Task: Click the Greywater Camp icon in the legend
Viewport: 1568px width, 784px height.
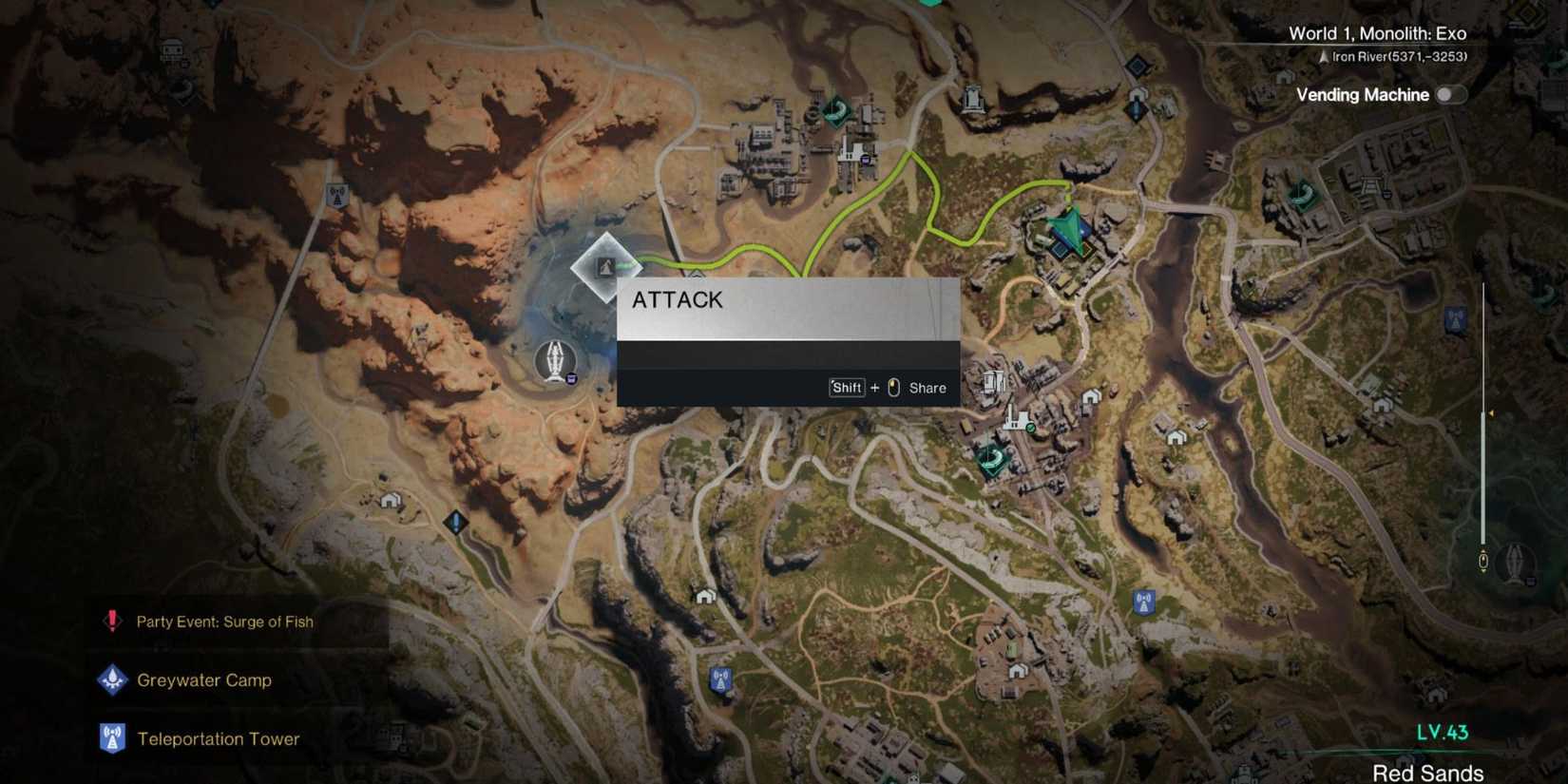Action: click(x=112, y=680)
